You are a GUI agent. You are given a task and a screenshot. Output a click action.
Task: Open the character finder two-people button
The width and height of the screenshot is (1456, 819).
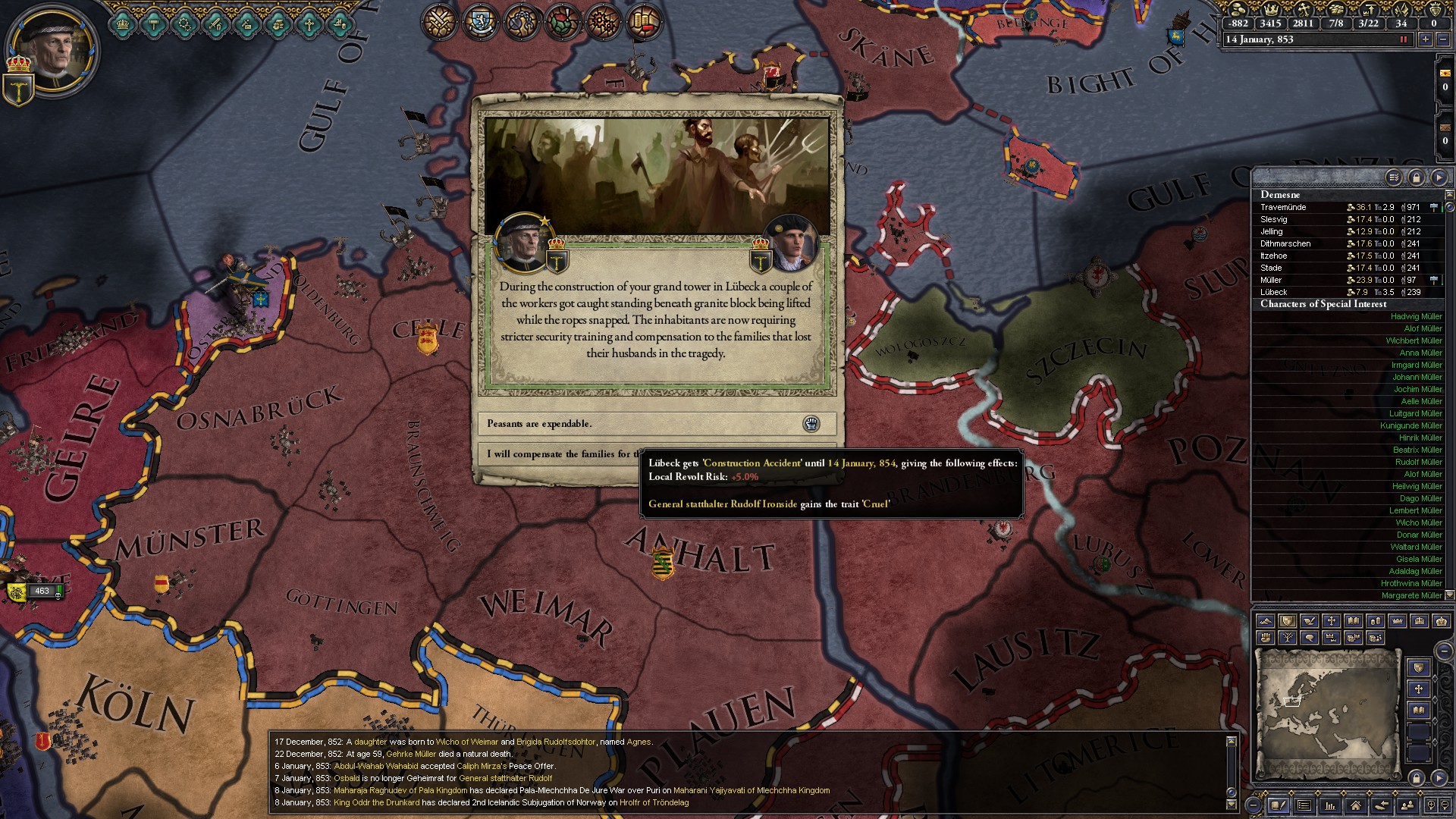coord(1407,805)
